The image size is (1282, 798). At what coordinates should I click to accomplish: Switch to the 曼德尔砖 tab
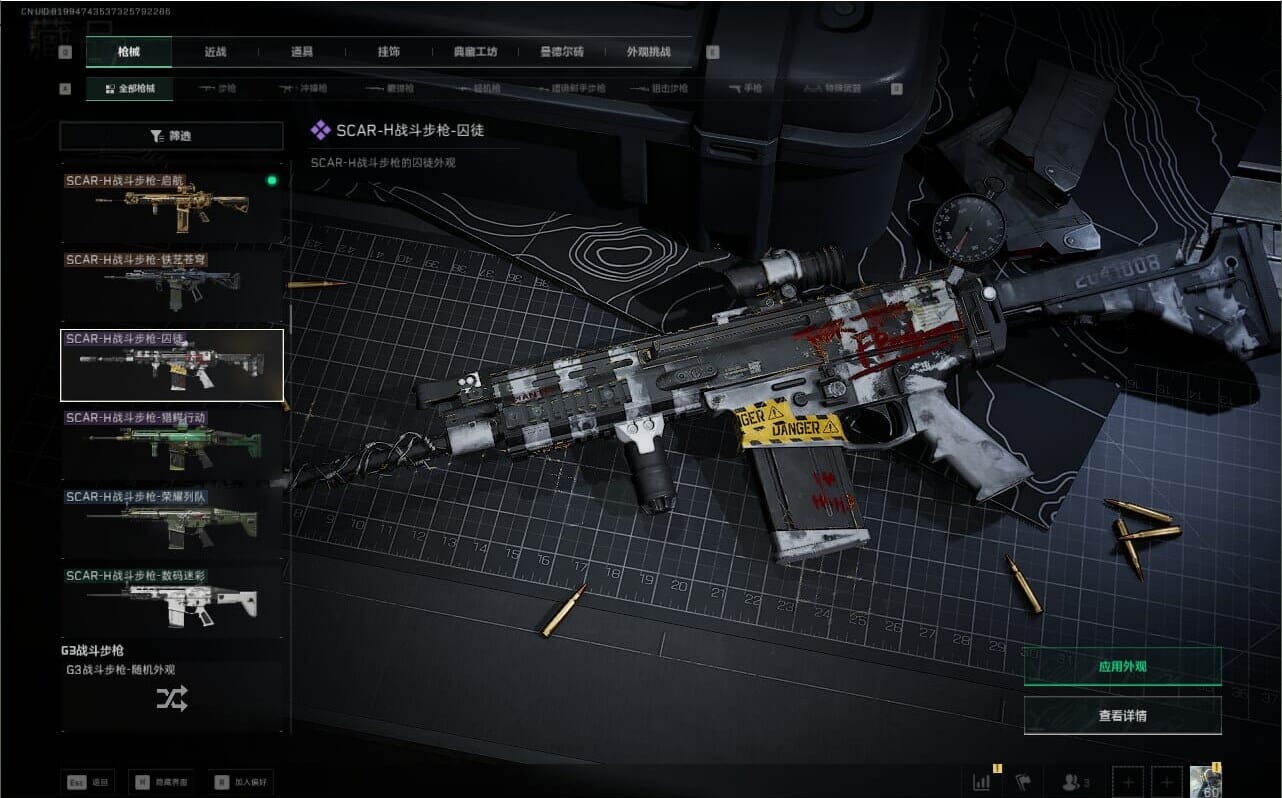click(x=561, y=52)
